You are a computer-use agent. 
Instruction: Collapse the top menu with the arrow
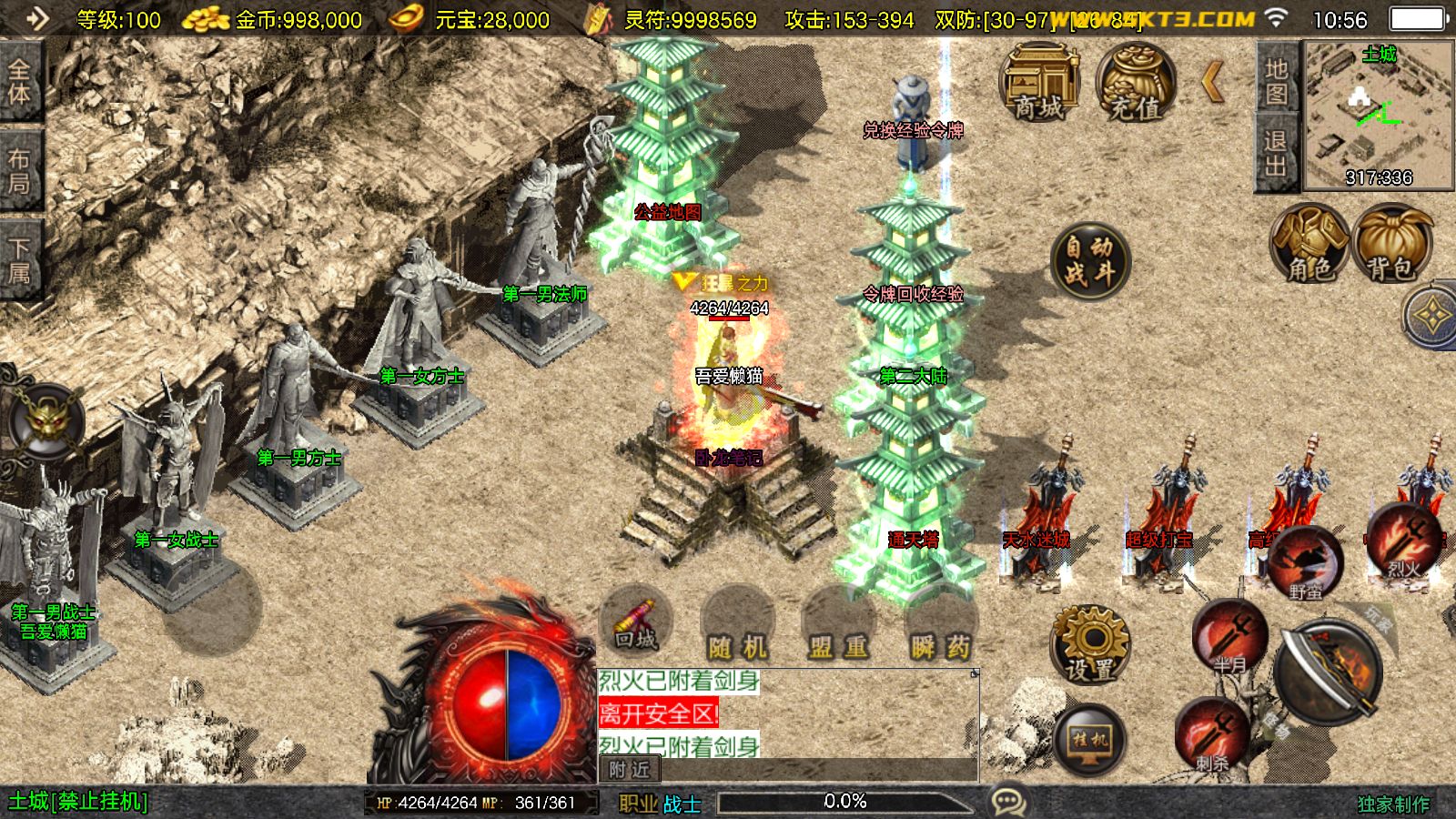click(1213, 83)
